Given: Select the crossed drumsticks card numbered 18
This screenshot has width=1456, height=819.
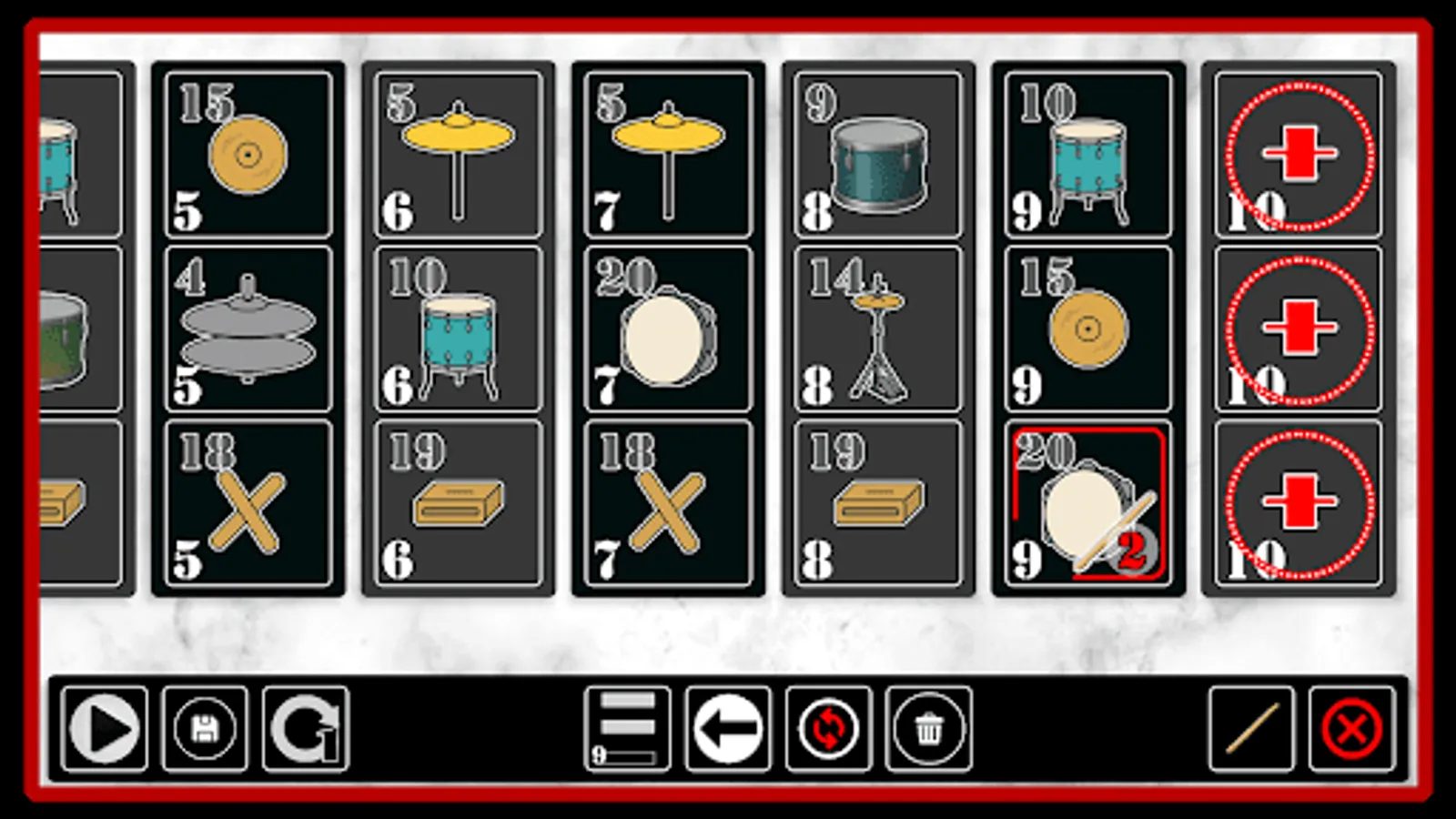Looking at the screenshot, I should [248, 503].
